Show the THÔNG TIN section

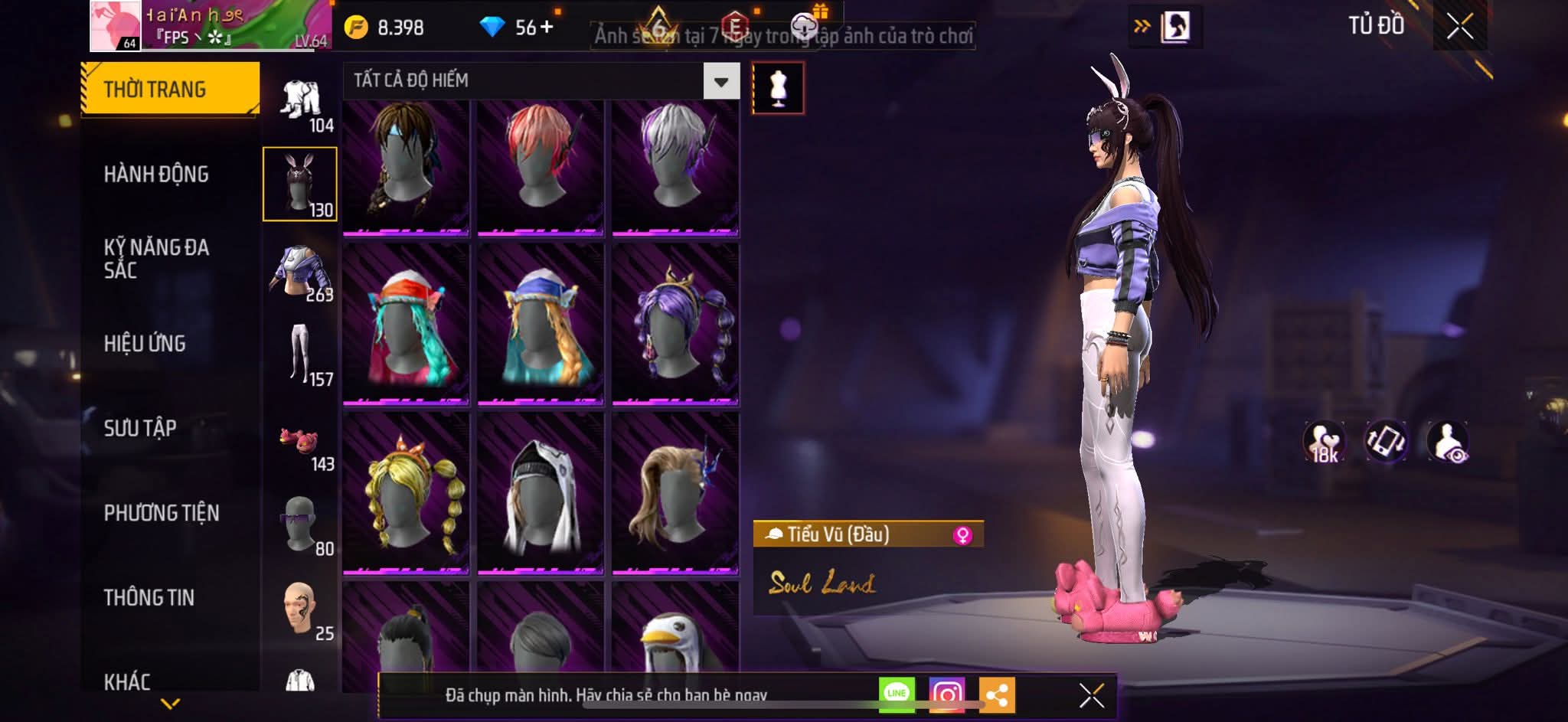tap(149, 597)
